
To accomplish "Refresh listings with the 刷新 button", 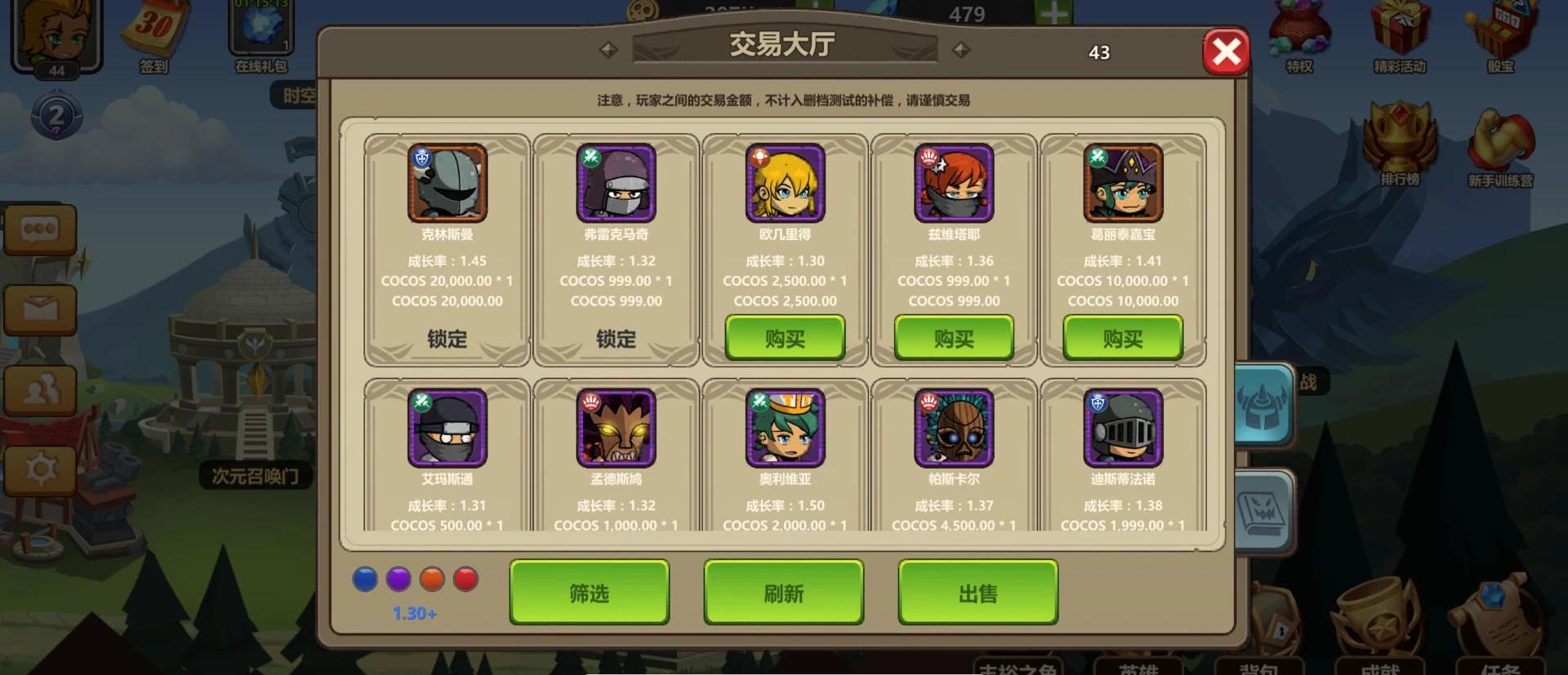I will (783, 593).
